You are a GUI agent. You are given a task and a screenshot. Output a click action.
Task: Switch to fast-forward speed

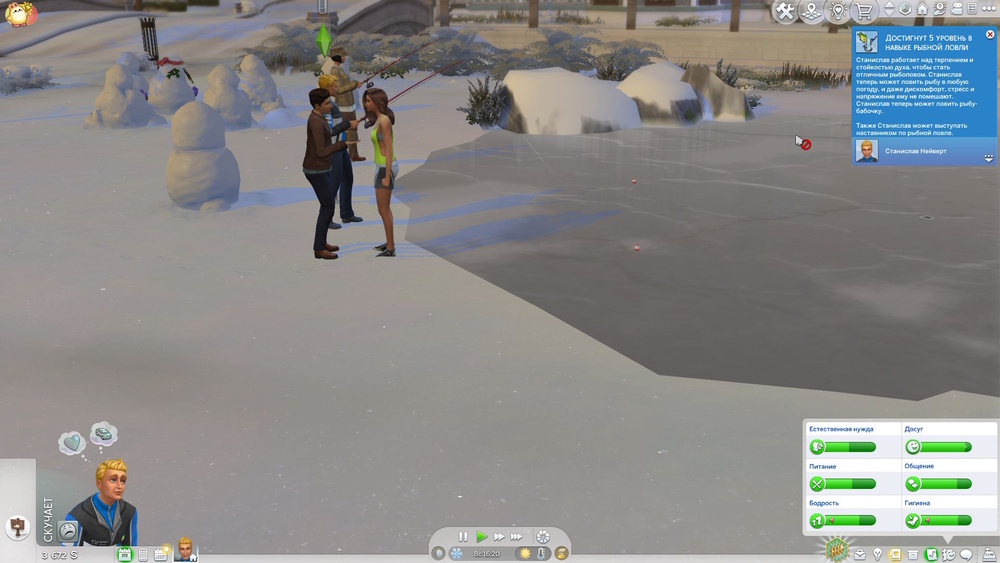[x=498, y=537]
